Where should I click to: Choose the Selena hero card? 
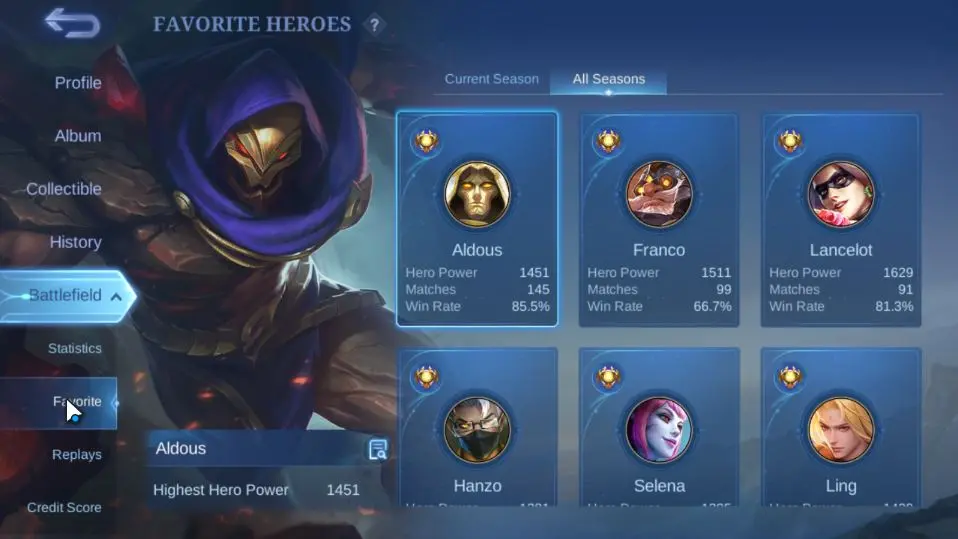click(x=659, y=428)
